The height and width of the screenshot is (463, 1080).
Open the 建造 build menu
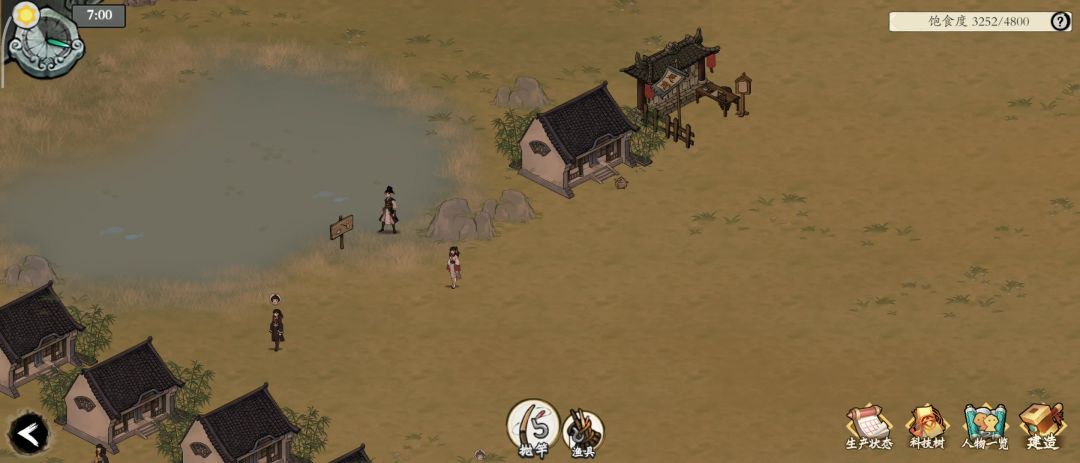[1041, 425]
